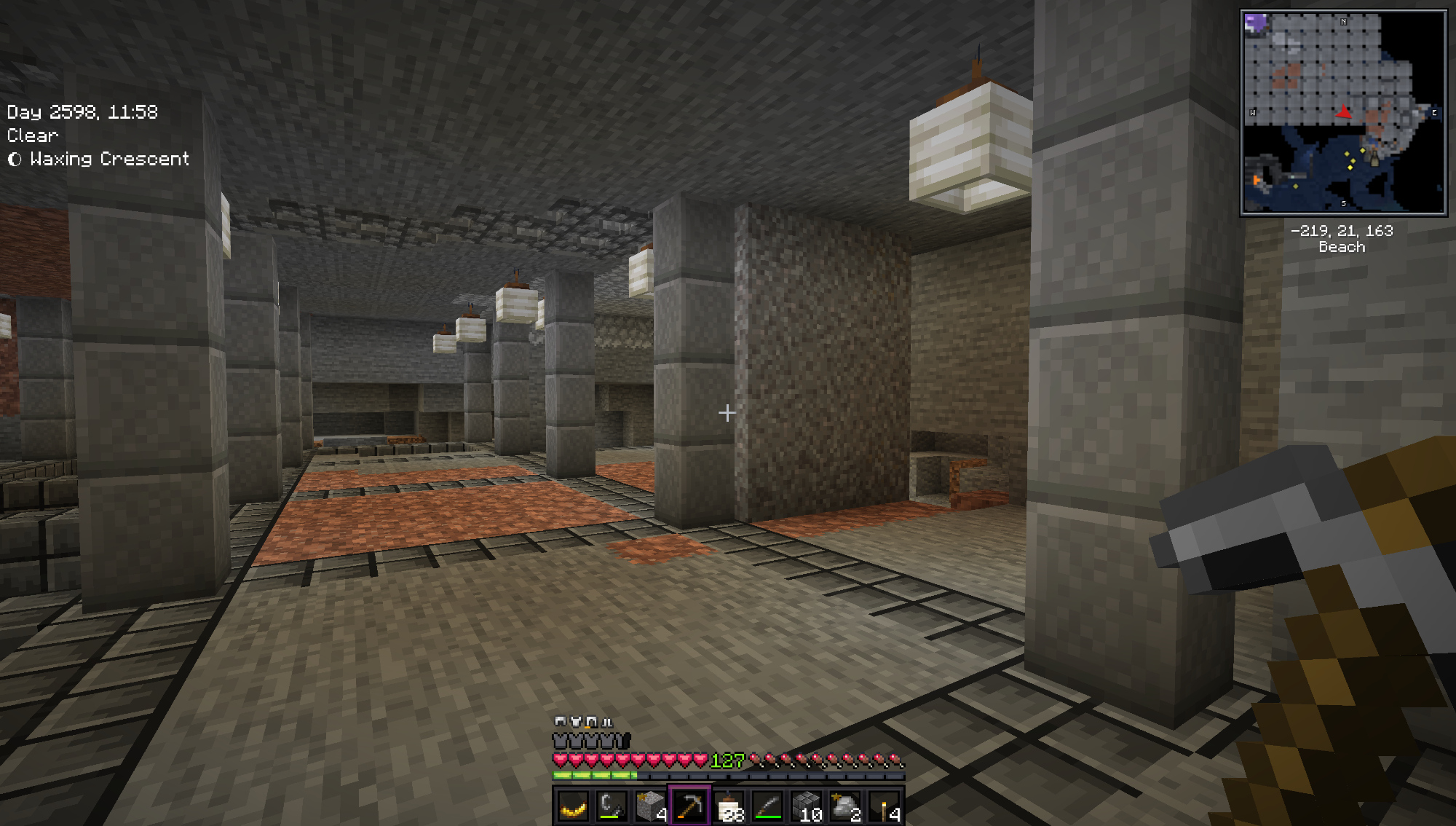Viewport: 1456px width, 826px height.
Task: Select the sickle tool hotbar slot
Action: [x=612, y=806]
